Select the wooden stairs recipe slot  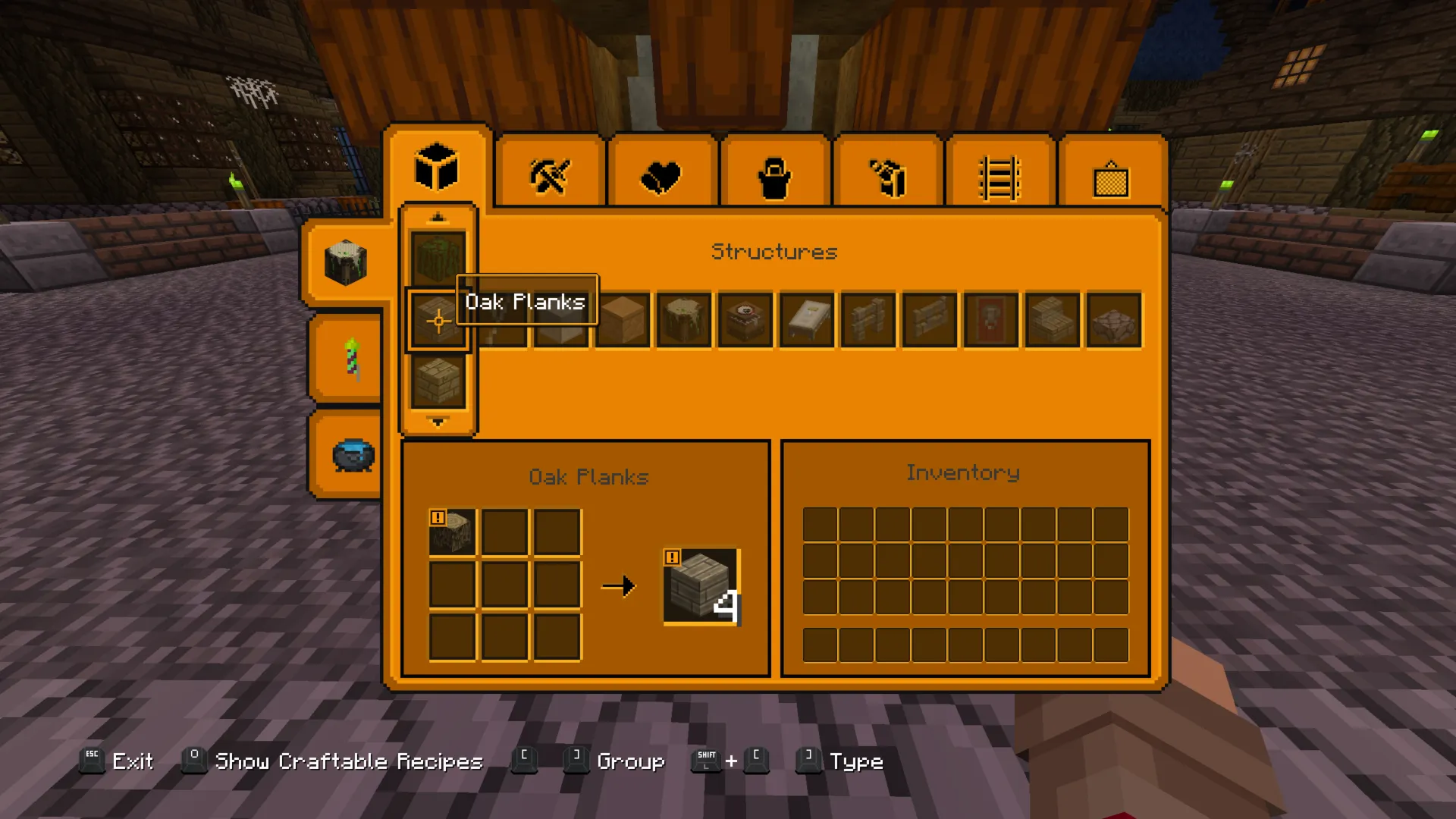(x=1053, y=321)
